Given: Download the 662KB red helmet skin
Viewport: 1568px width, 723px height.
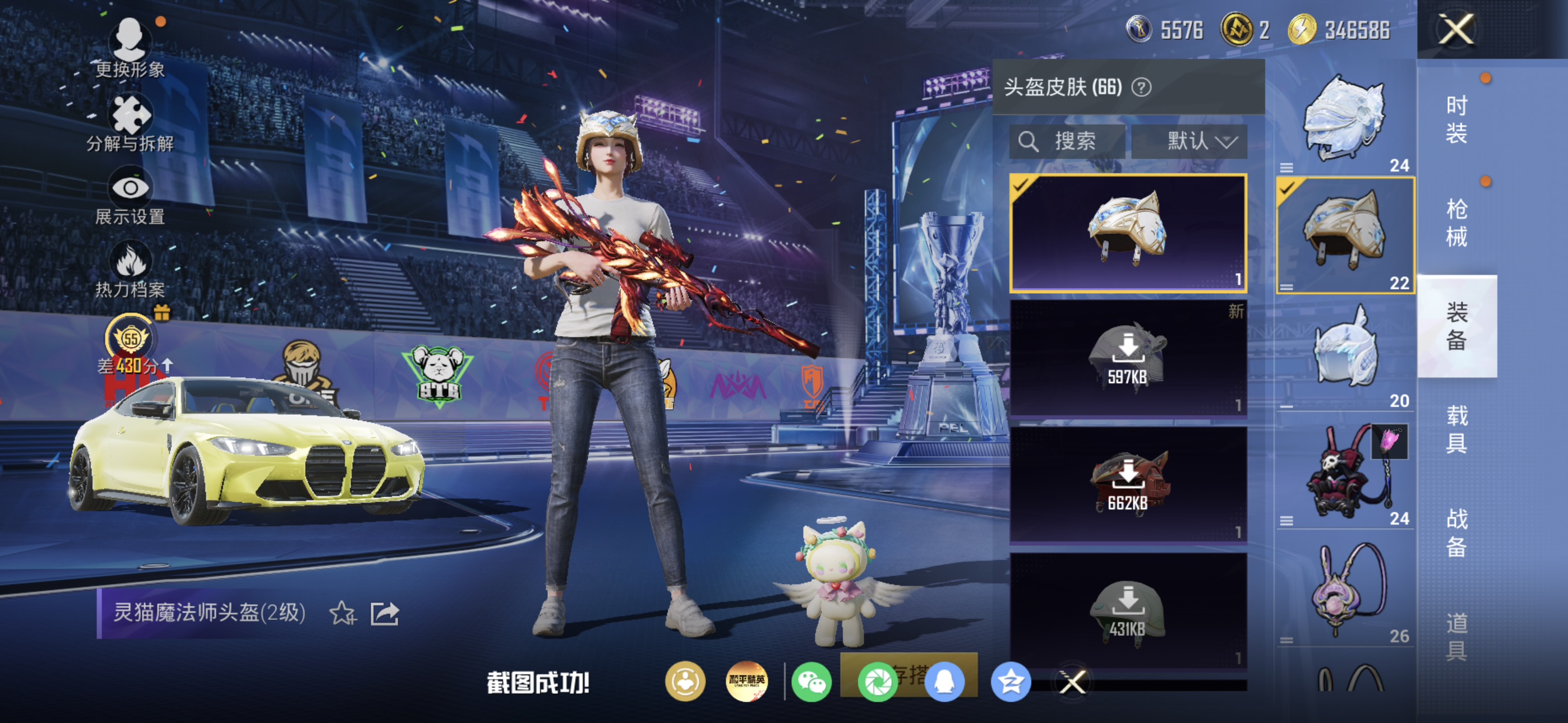Looking at the screenshot, I should click(1128, 484).
